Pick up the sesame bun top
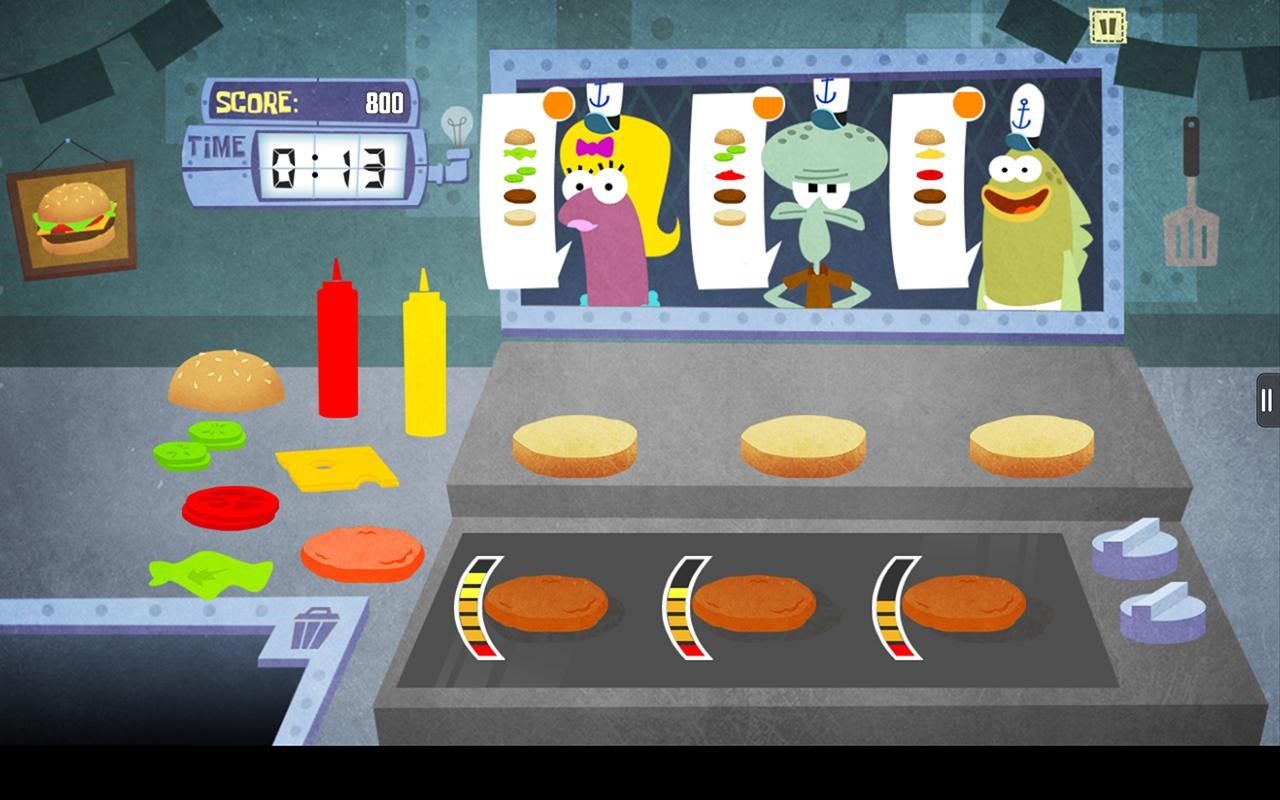 228,380
